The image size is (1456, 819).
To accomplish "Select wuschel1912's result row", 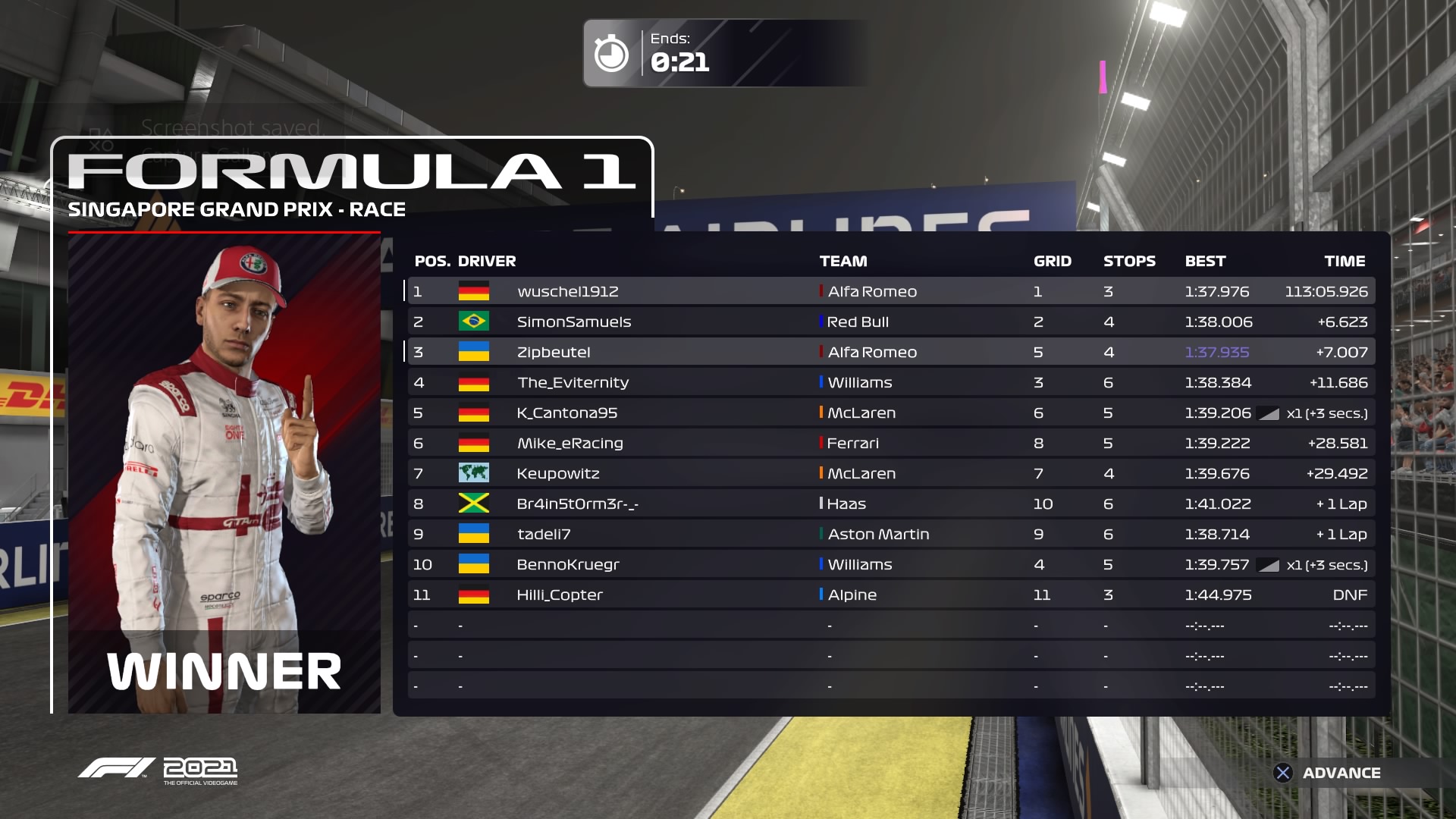I will (x=891, y=291).
